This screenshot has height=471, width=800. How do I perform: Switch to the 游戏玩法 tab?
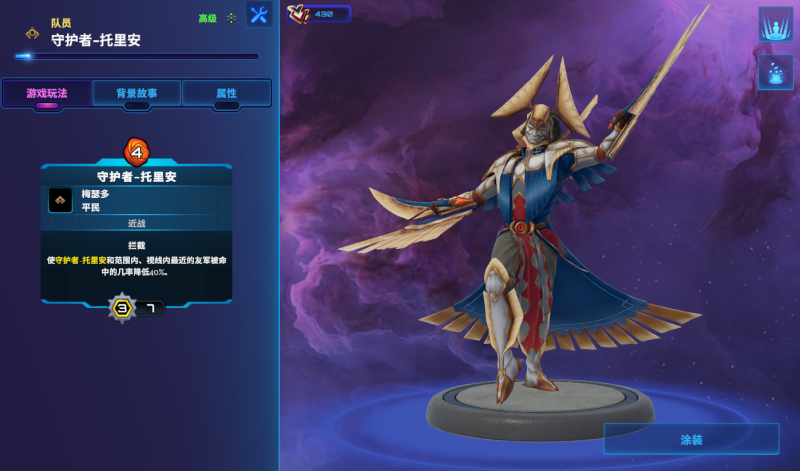47,93
